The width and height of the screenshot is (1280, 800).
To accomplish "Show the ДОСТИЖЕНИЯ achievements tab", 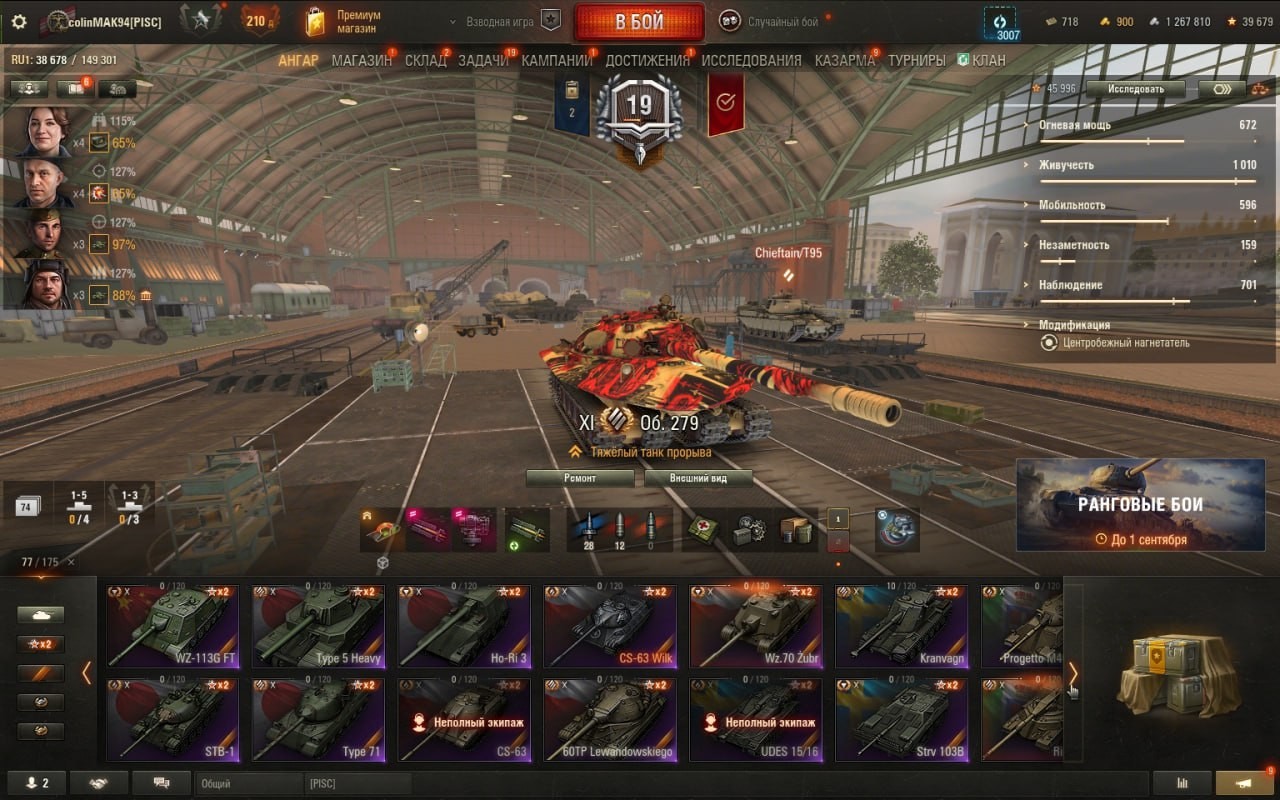I will click(x=647, y=60).
